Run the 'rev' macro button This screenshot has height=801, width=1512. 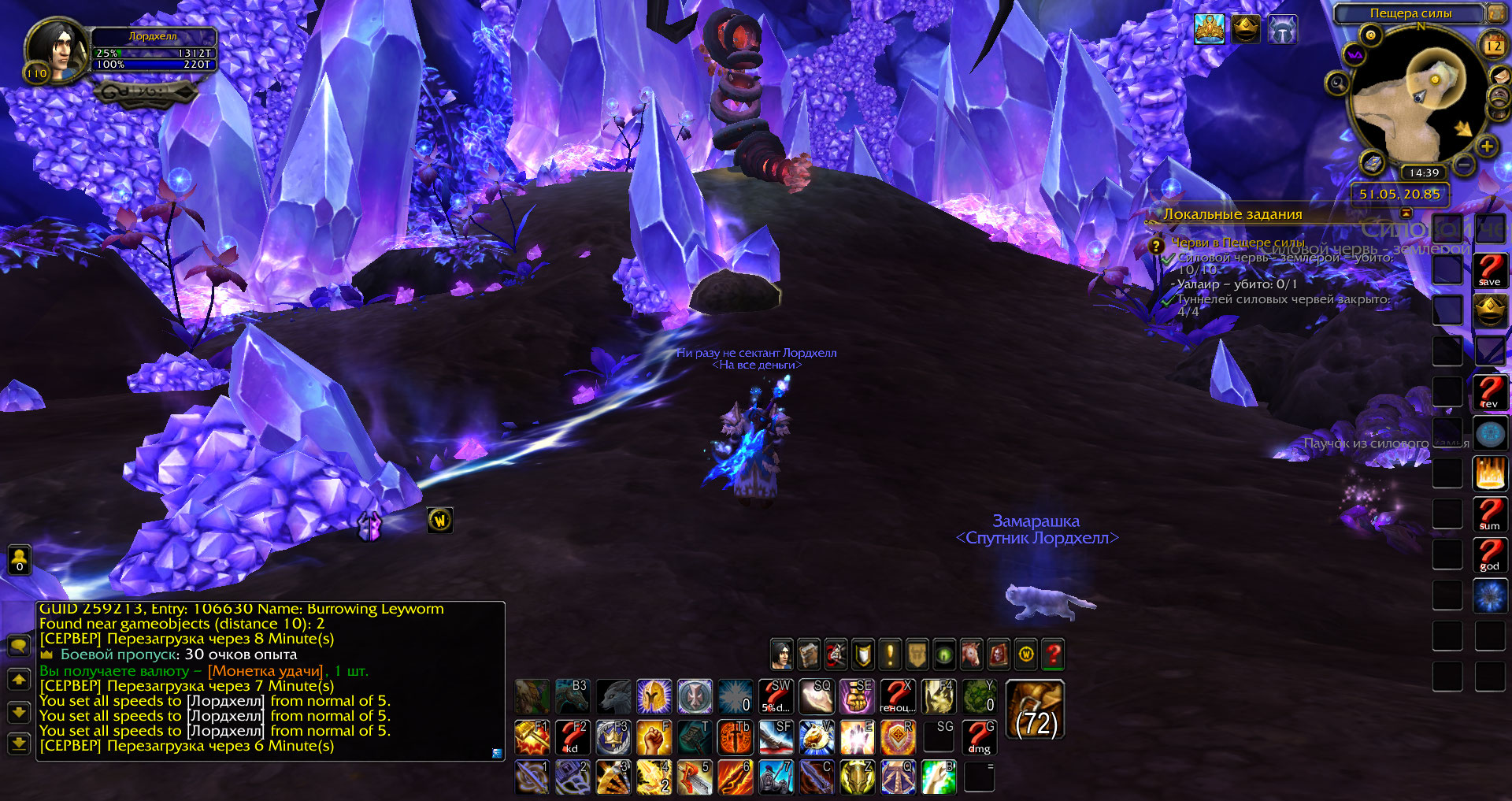(1489, 391)
